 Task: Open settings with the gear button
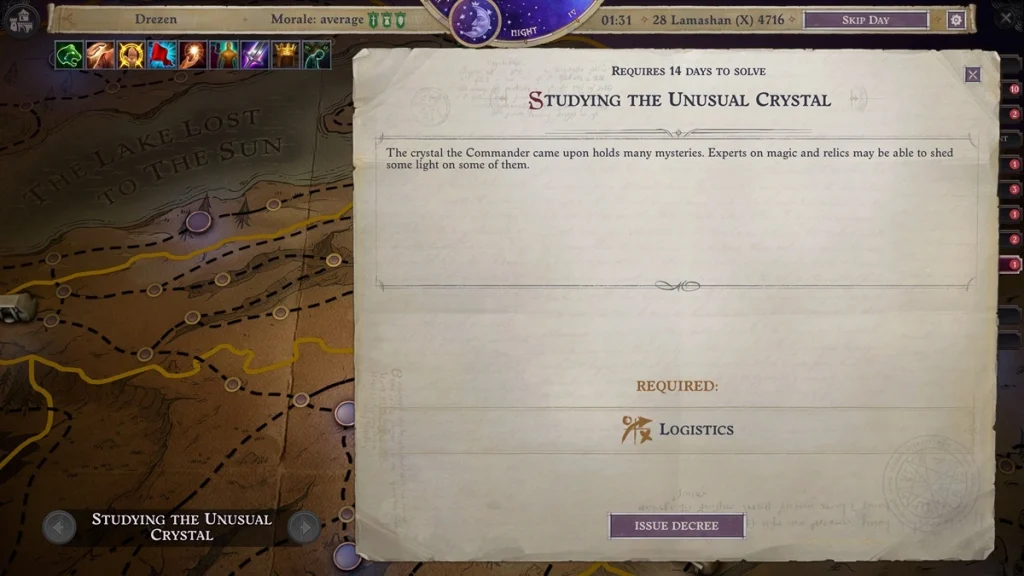coord(956,20)
